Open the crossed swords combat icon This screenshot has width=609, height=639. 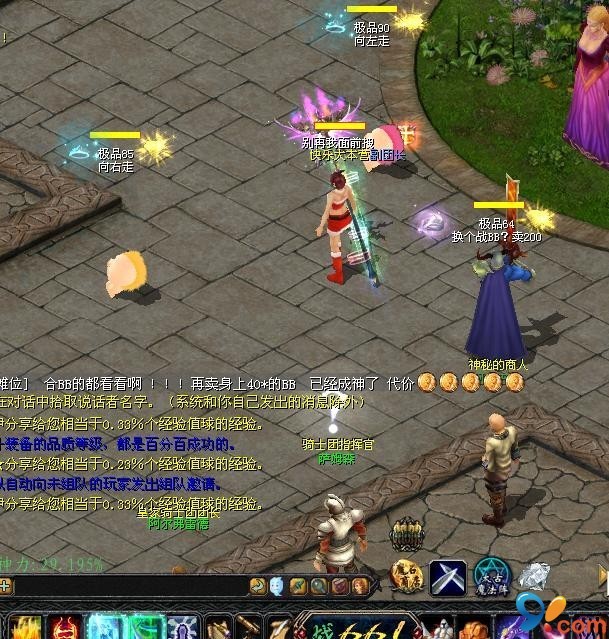448,578
